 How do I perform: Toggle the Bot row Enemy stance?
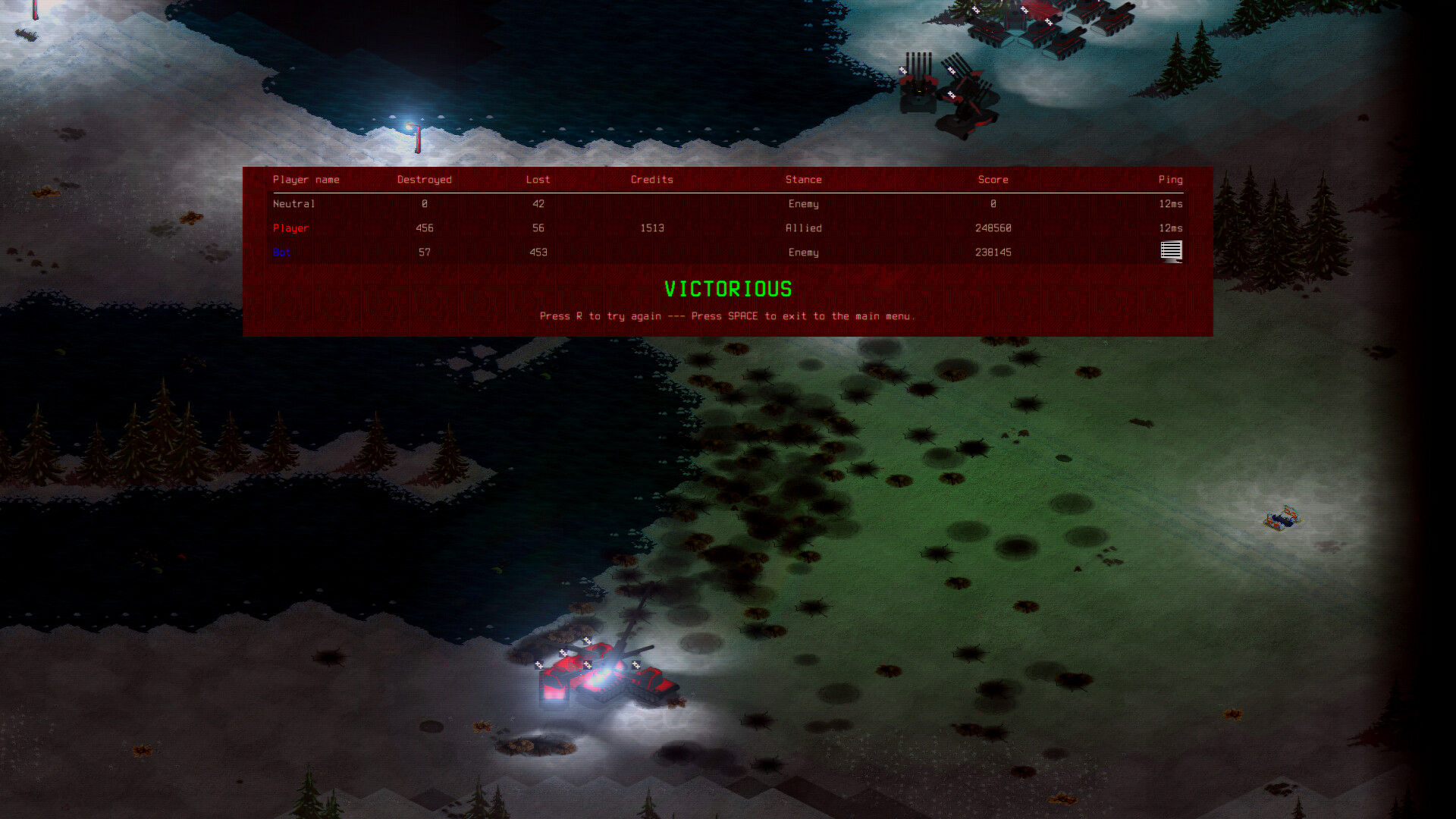804,252
